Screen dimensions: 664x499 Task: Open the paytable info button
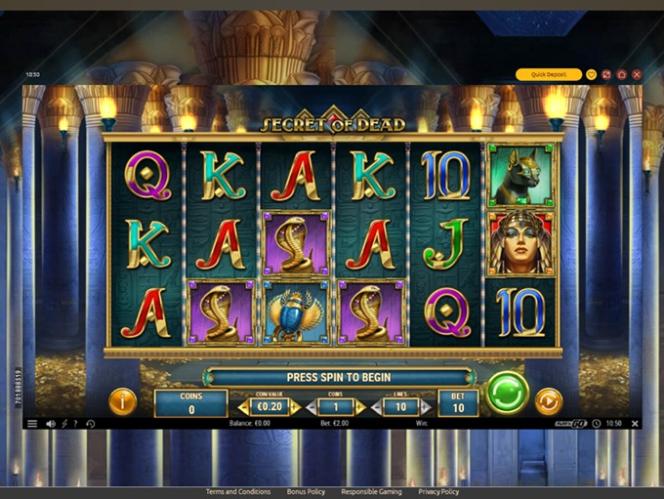coord(122,402)
